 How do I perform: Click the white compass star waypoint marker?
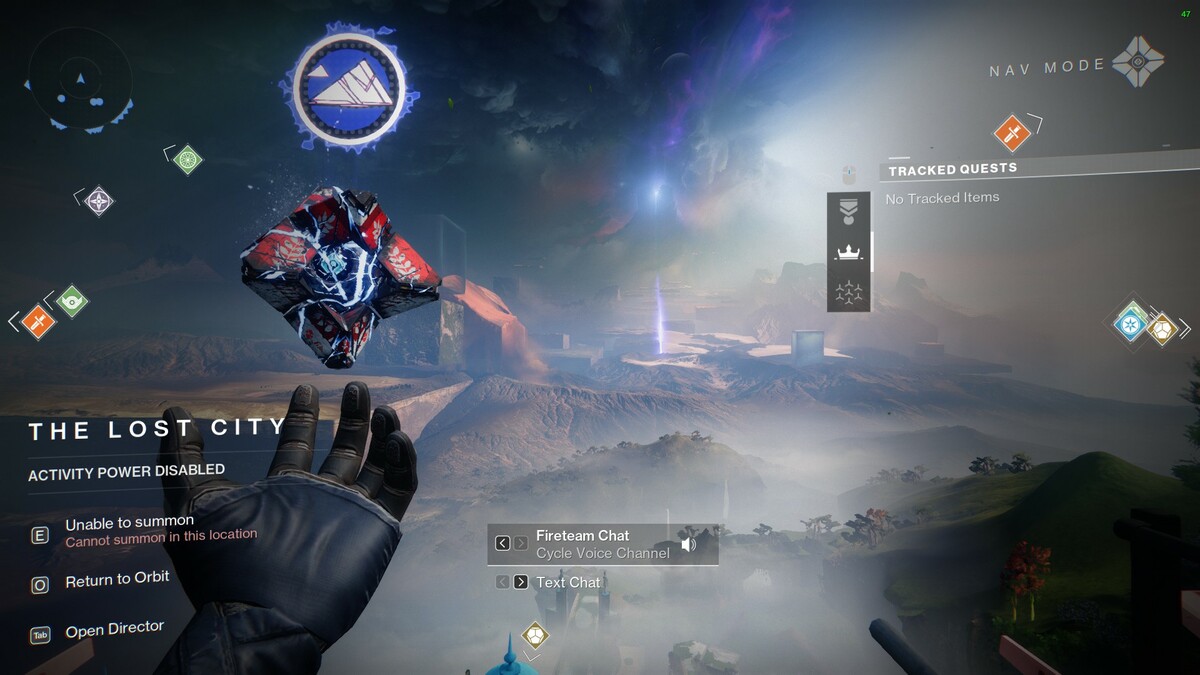point(98,201)
